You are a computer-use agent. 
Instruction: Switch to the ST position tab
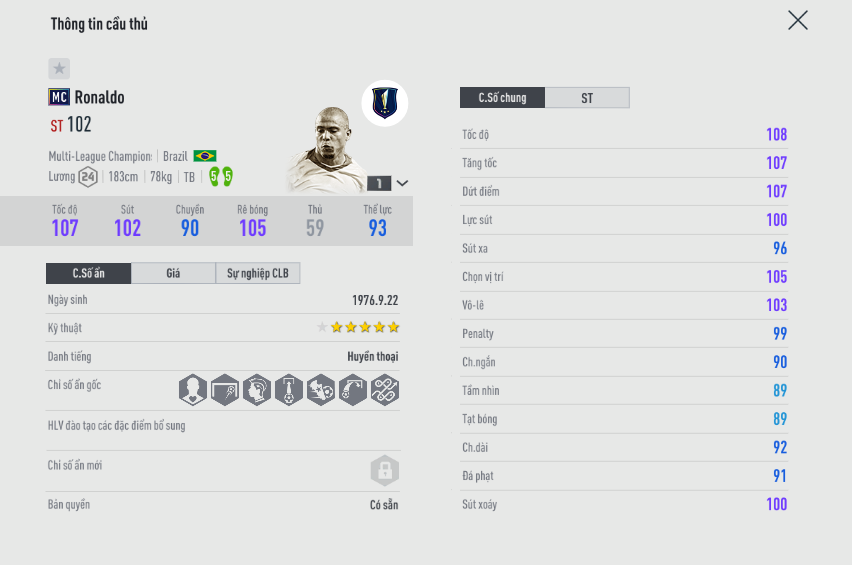(587, 98)
